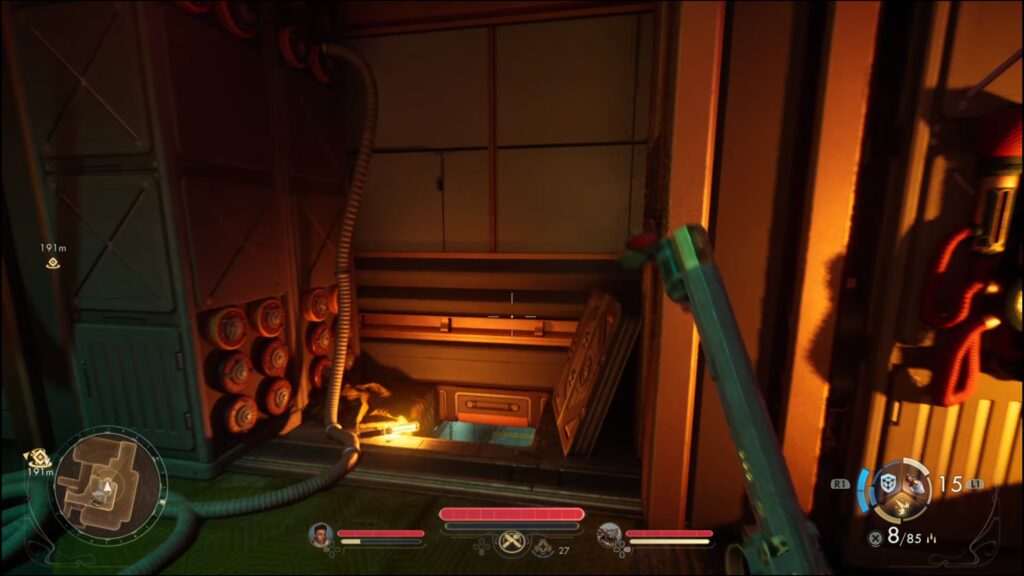Viewport: 1024px width, 576px height.
Task: Select the objective marker beside the minimap
Action: point(38,457)
